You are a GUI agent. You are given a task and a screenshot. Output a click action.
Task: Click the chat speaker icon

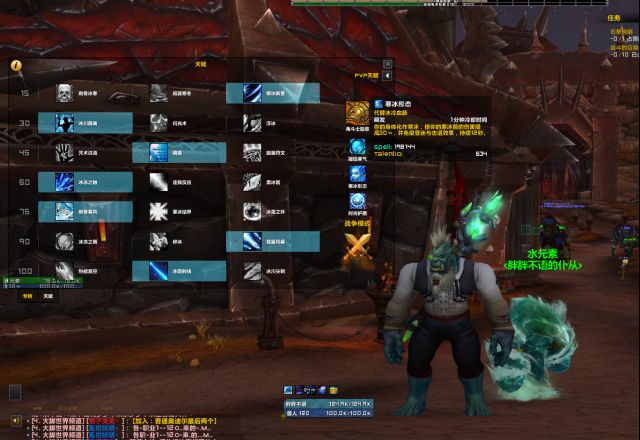pyautogui.click(x=15, y=421)
